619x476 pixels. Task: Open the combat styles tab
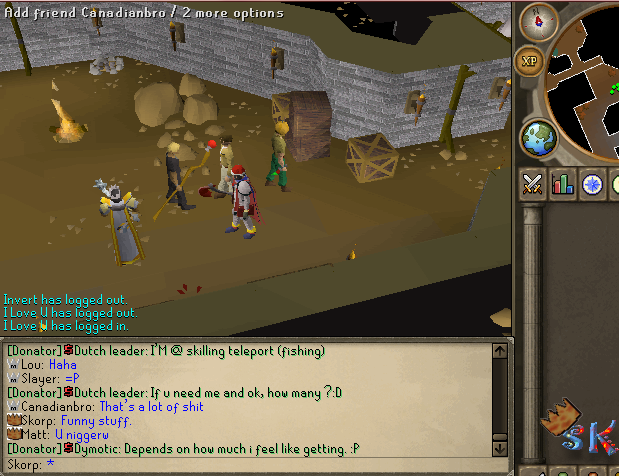533,184
